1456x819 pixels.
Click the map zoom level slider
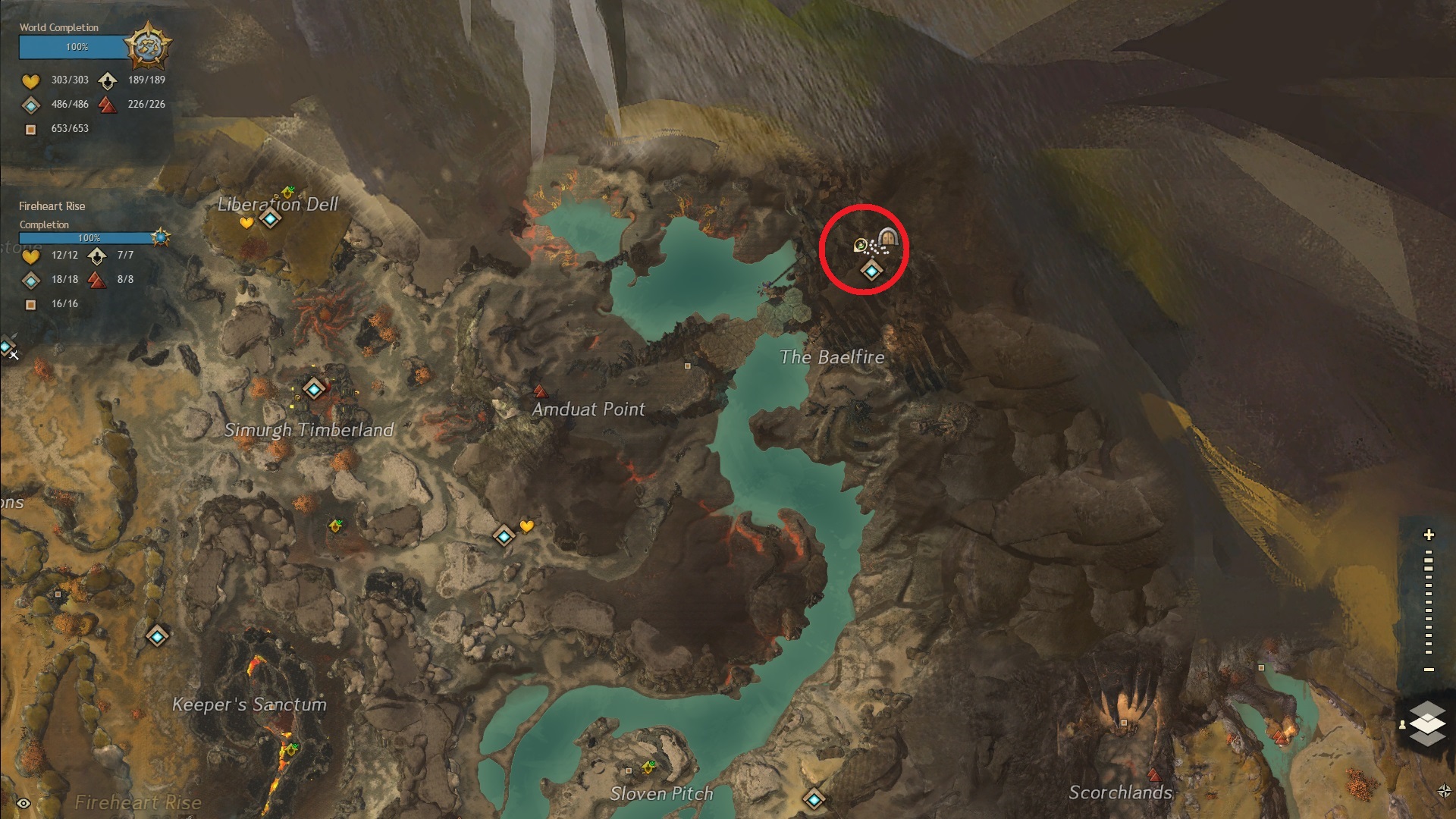[x=1429, y=604]
